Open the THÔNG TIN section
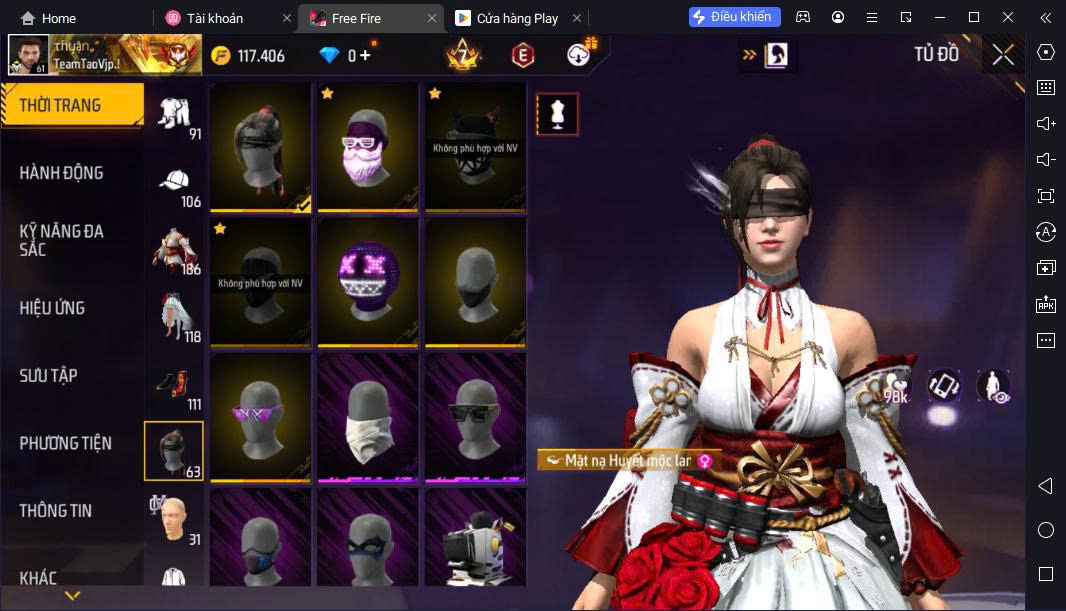Screen dimensions: 1066x611 [x=56, y=511]
